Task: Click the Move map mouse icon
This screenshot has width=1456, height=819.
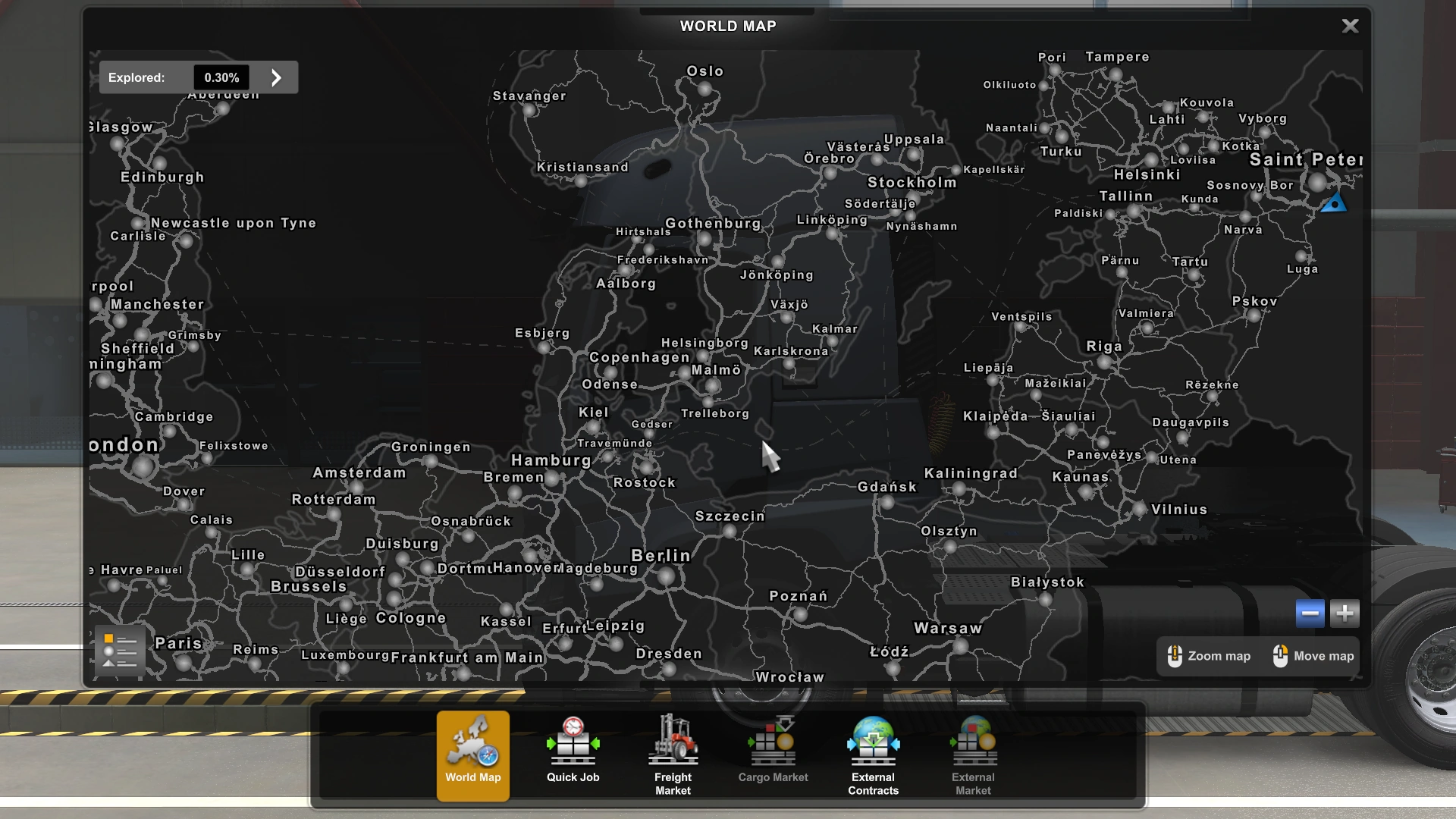Action: (x=1282, y=656)
